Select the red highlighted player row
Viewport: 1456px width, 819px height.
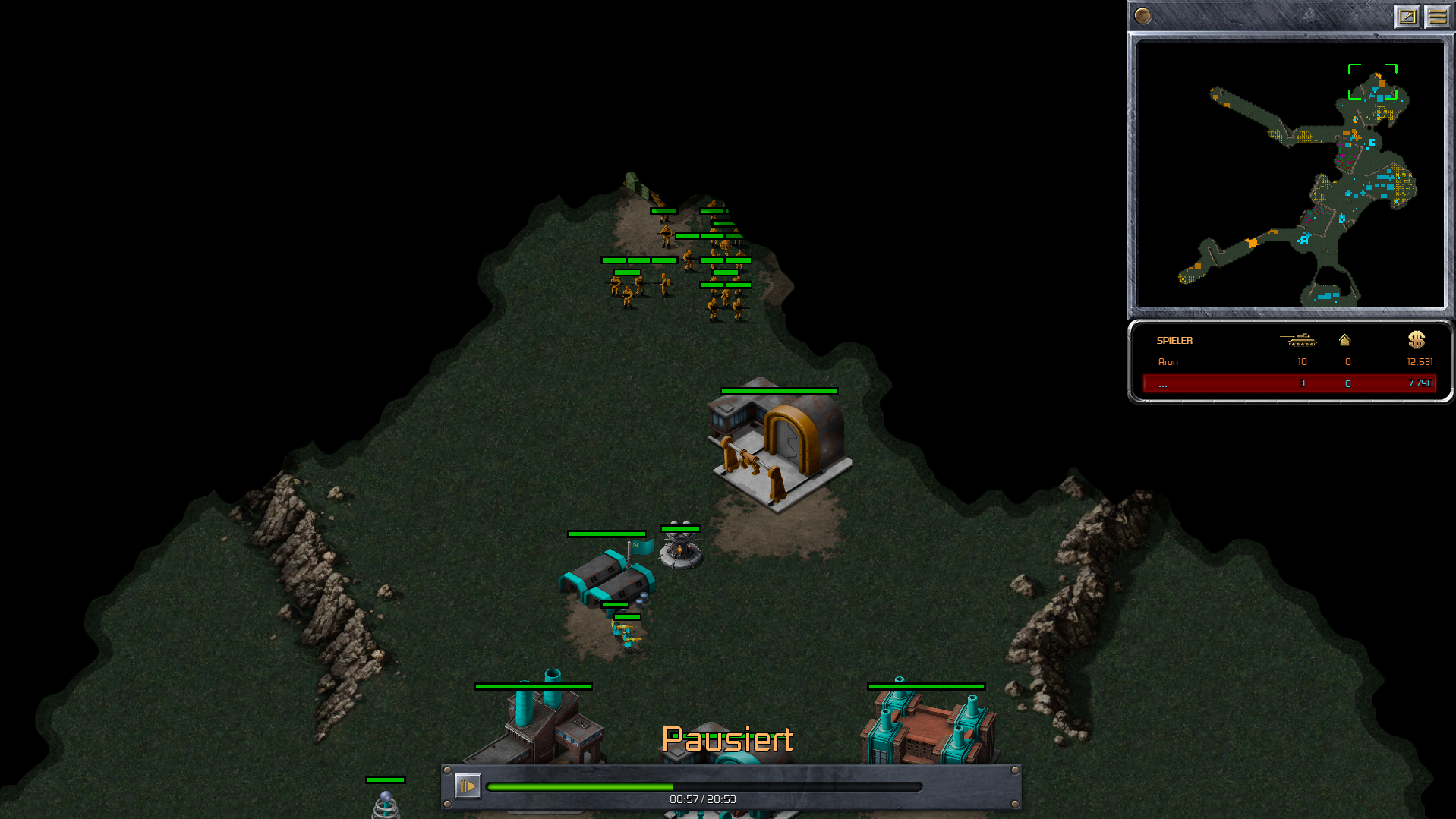(1289, 383)
